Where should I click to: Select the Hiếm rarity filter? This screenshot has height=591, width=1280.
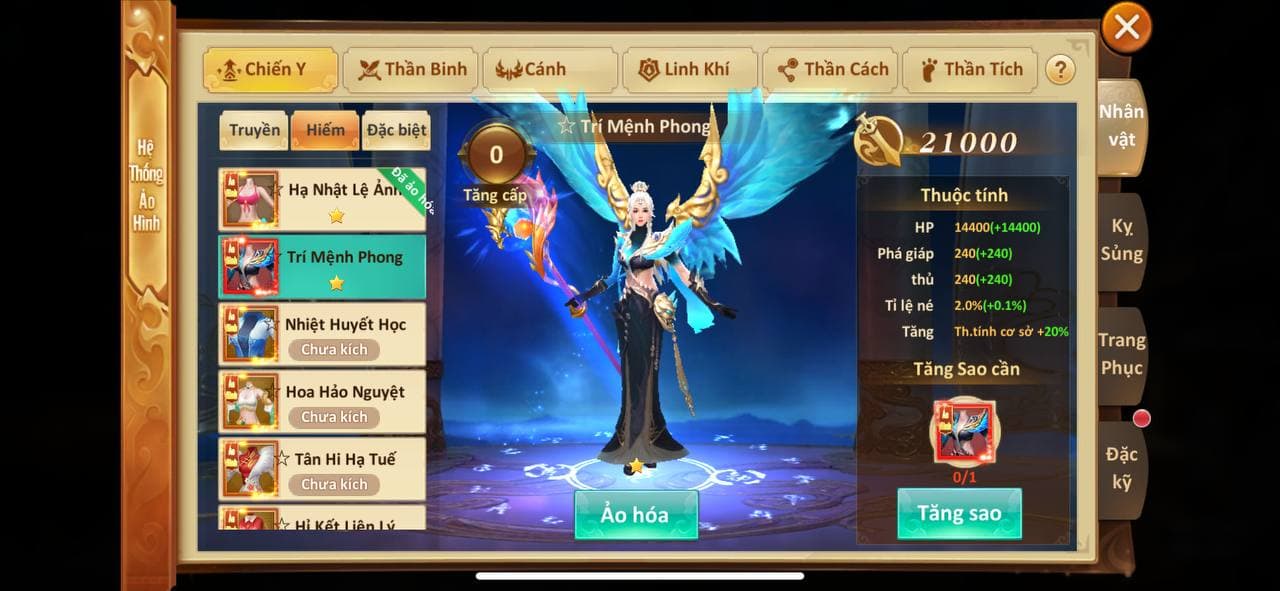(325, 130)
